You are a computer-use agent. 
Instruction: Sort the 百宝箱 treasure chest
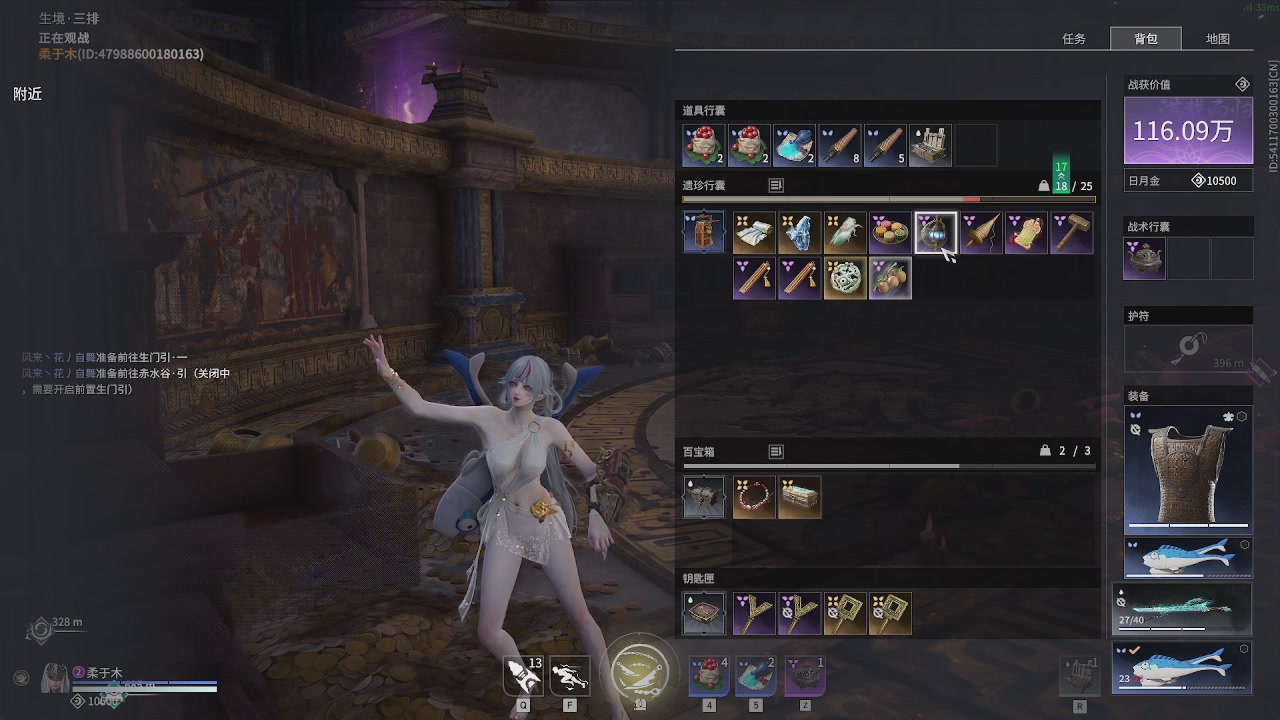[x=776, y=451]
